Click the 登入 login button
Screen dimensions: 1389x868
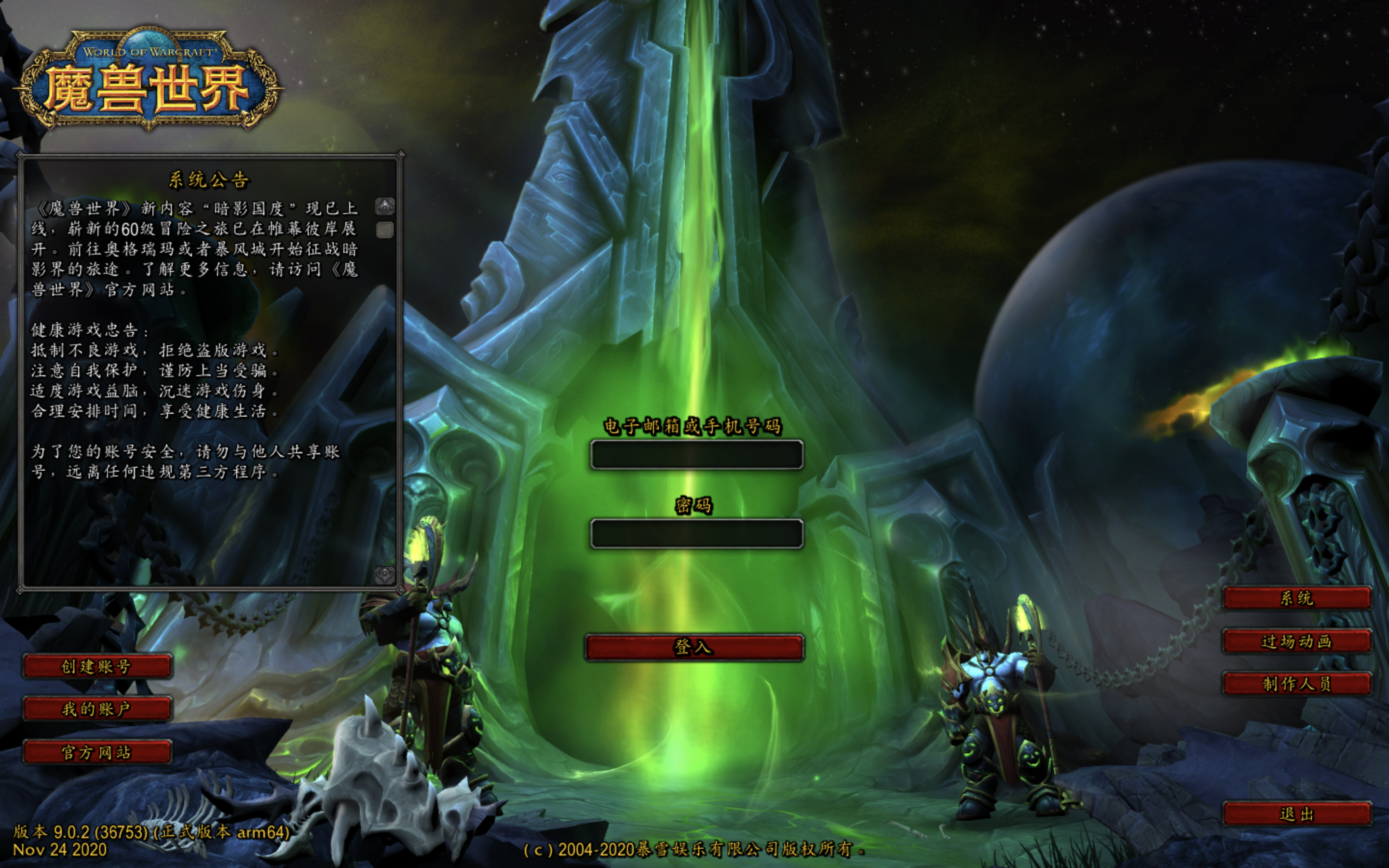point(694,647)
